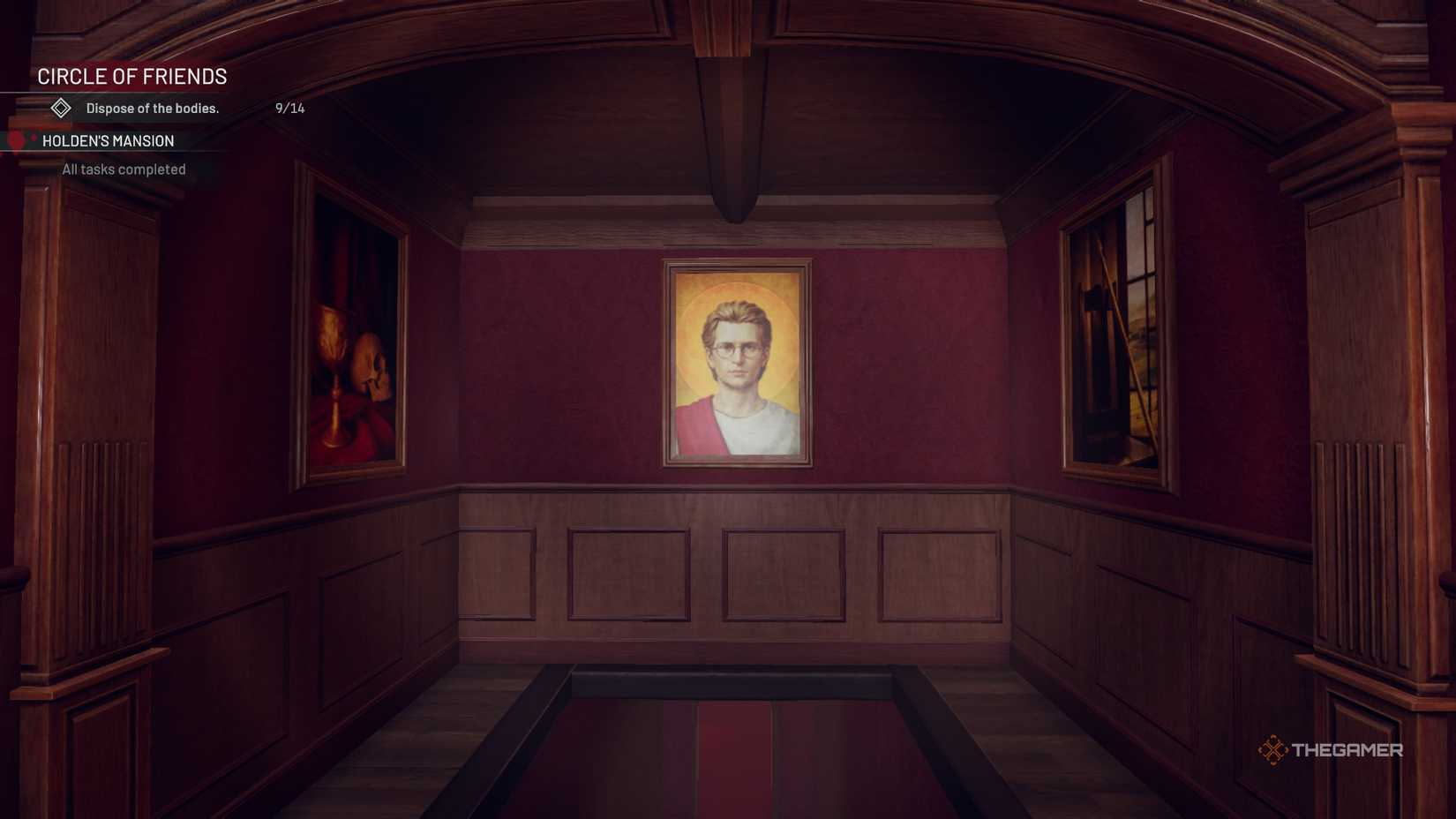The width and height of the screenshot is (1456, 819).
Task: Expand the Circle of Friends quest header
Action: click(x=132, y=77)
